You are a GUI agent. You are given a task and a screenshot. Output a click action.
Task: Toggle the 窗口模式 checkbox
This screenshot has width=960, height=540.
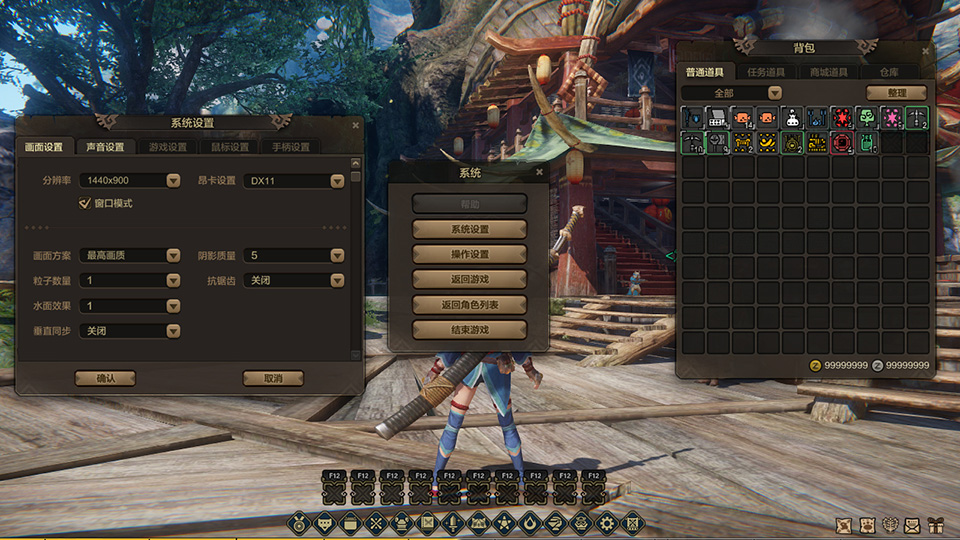click(x=85, y=203)
